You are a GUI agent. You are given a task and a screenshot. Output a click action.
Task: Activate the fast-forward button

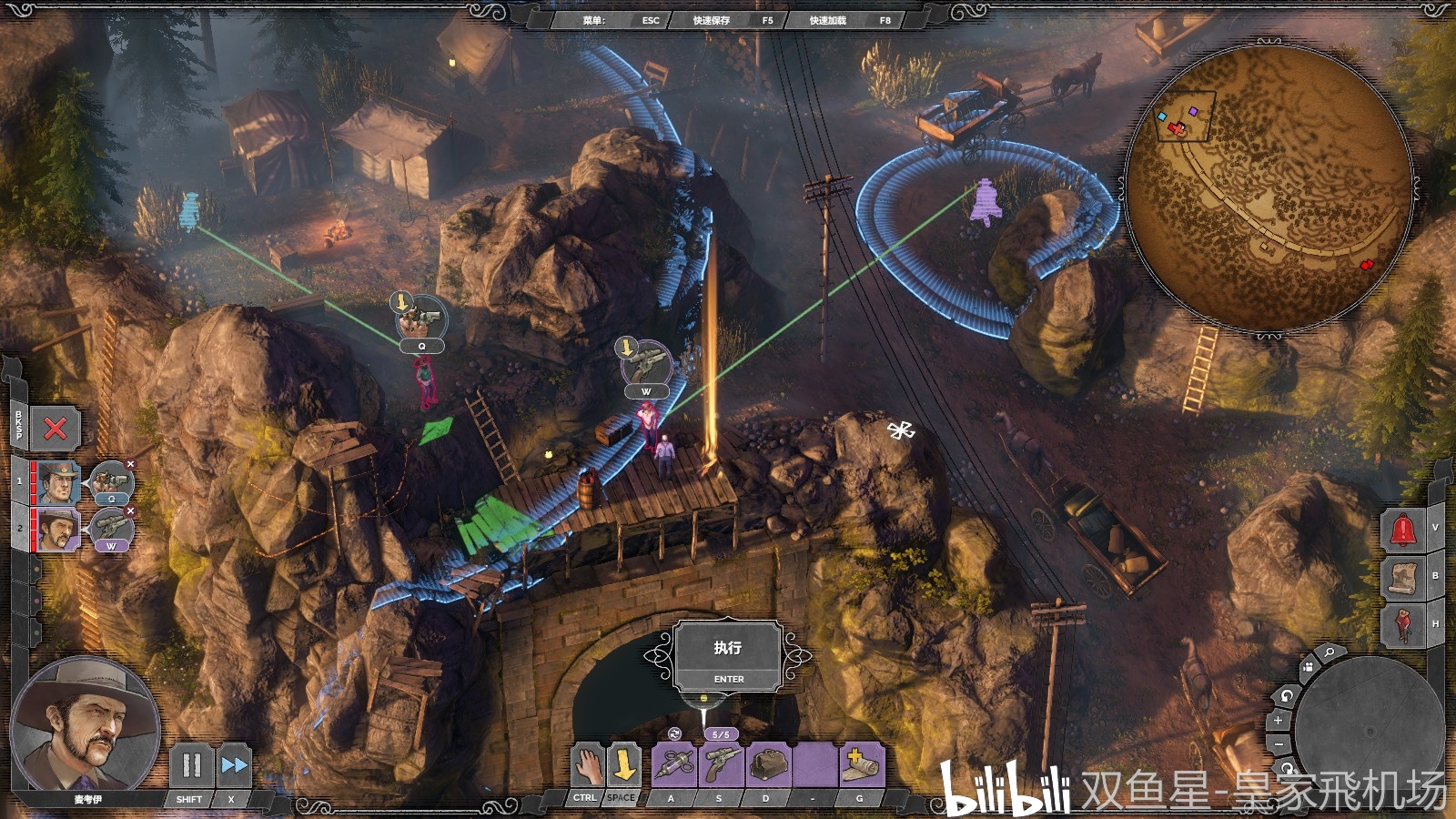(233, 765)
